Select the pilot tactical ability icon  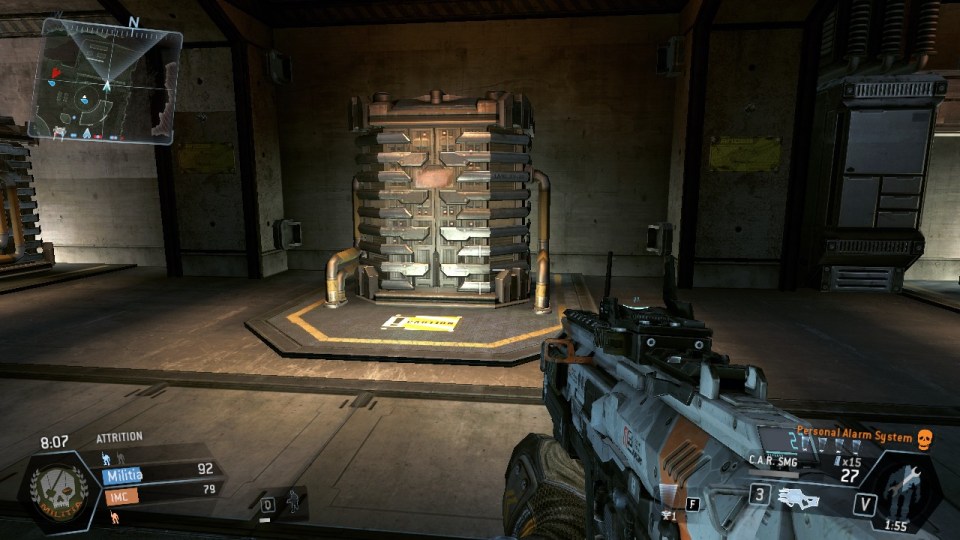pos(292,503)
